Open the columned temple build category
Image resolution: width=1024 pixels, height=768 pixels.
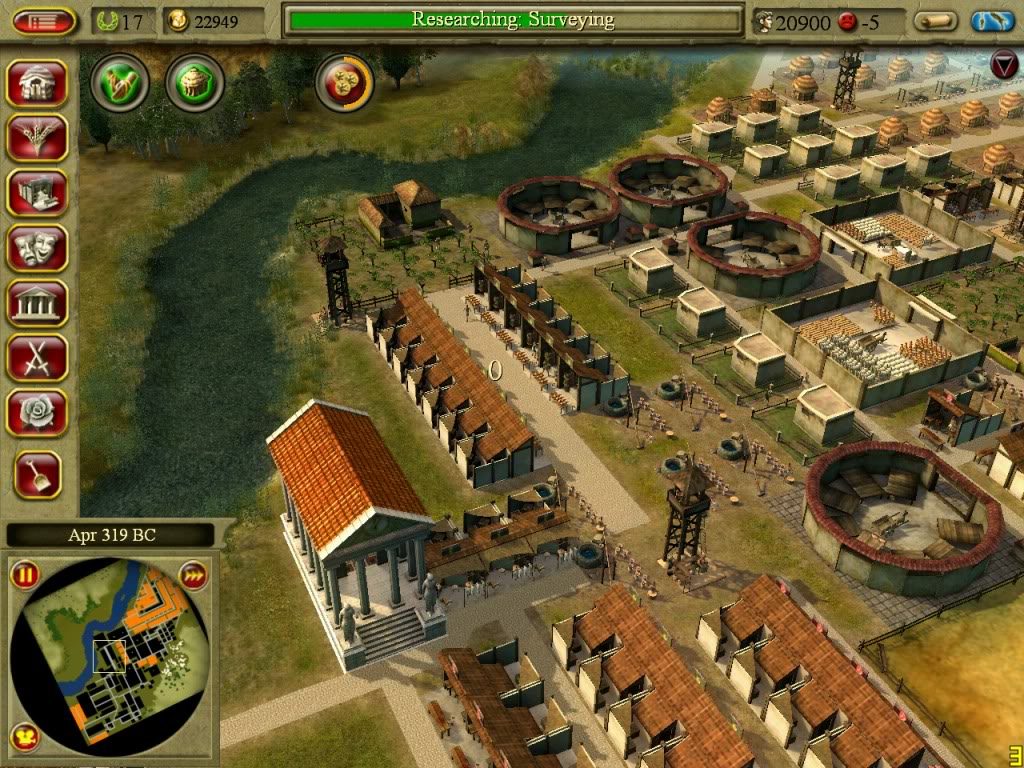click(37, 302)
